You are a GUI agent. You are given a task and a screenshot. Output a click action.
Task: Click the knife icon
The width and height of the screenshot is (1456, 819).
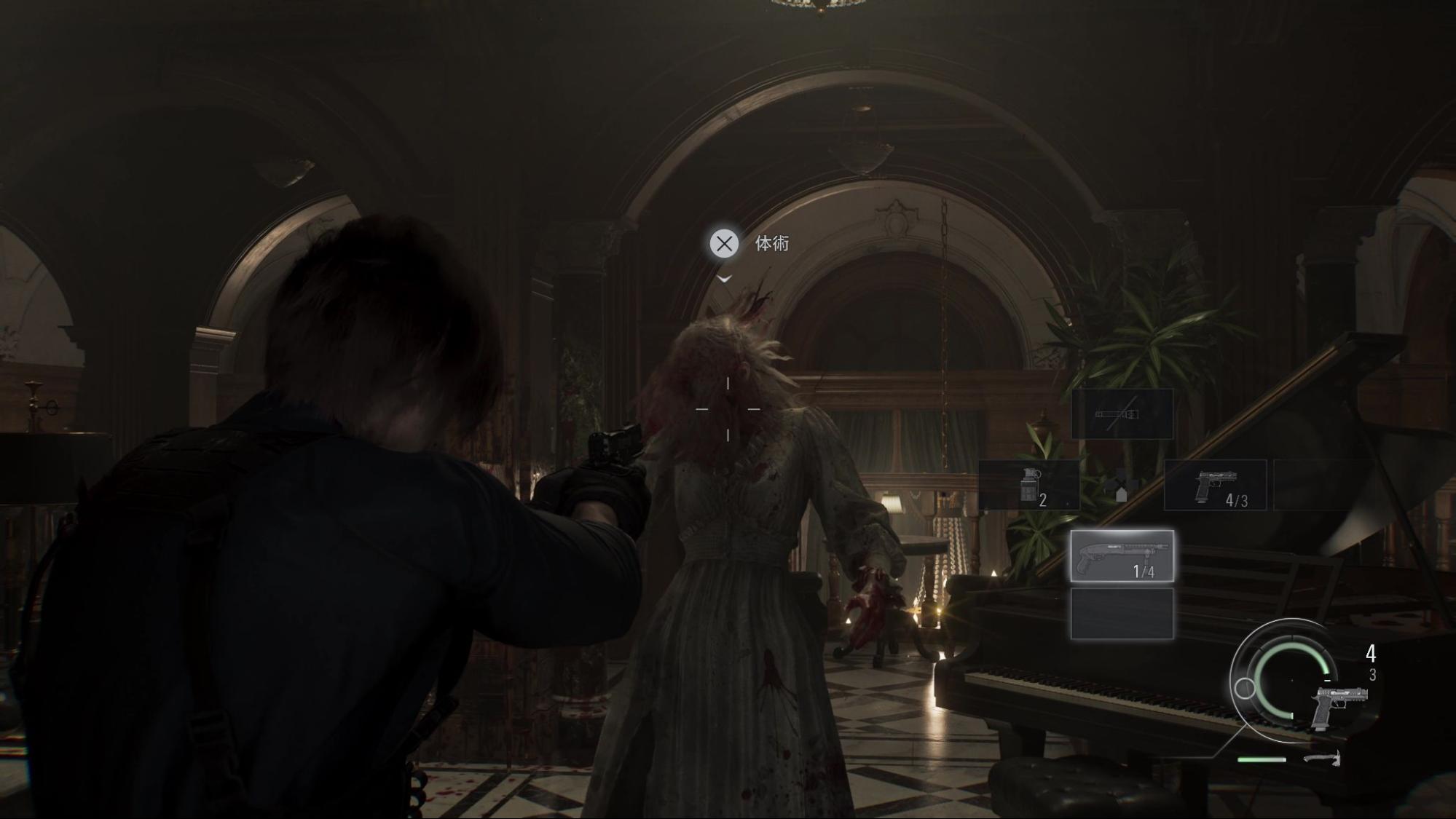(x=1322, y=759)
